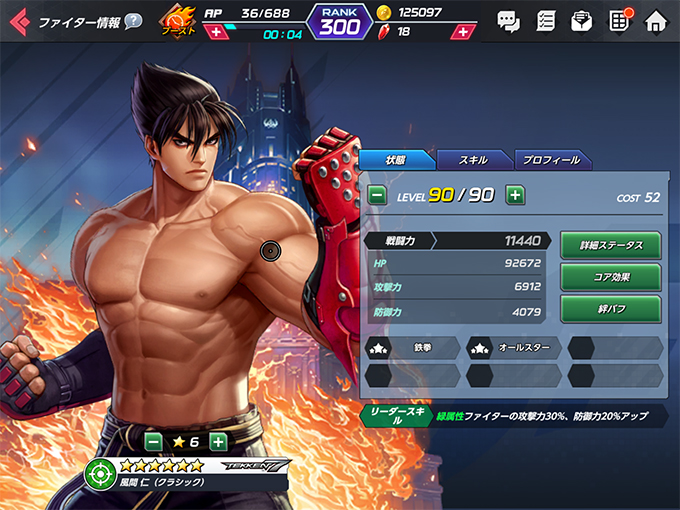Raise the star rank with plus
The height and width of the screenshot is (510, 680).
(x=218, y=440)
